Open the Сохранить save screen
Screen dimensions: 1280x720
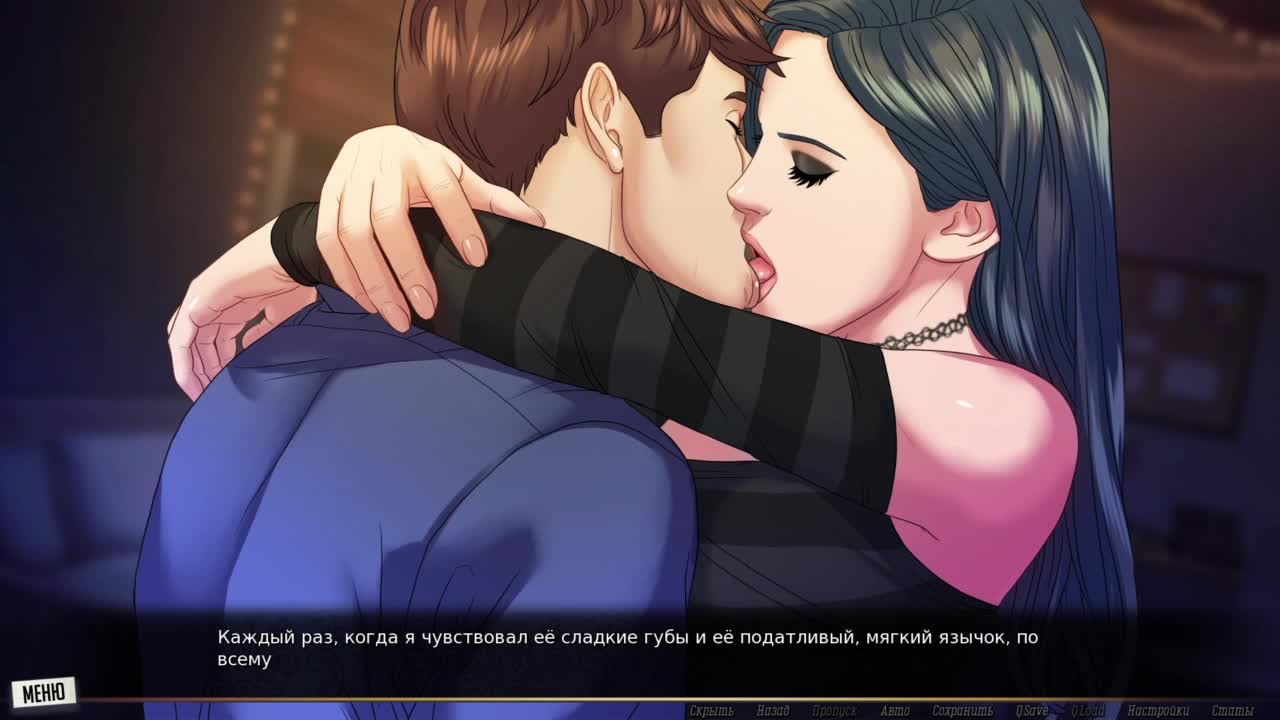pyautogui.click(x=962, y=711)
